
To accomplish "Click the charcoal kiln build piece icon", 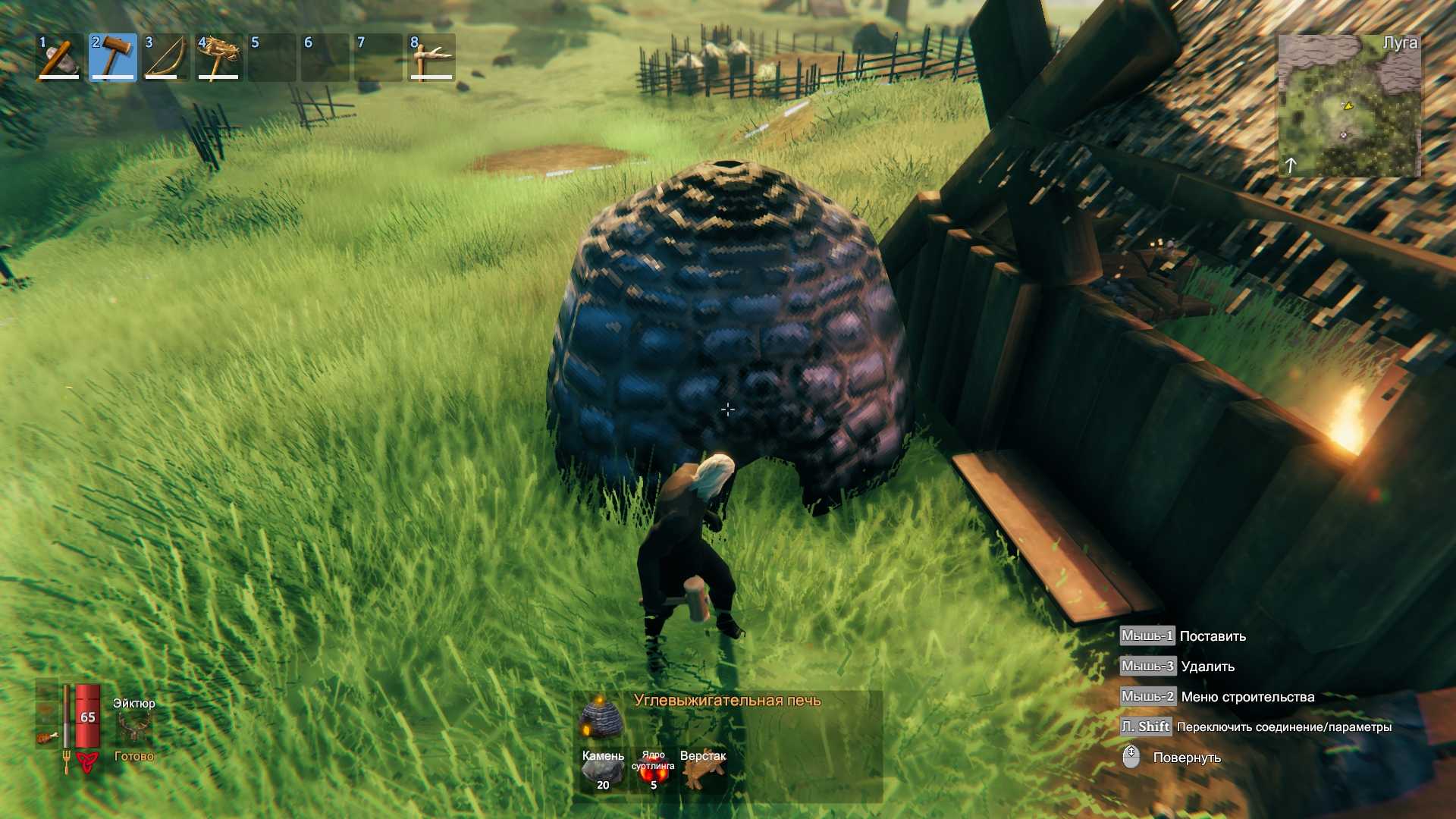I will (x=601, y=717).
